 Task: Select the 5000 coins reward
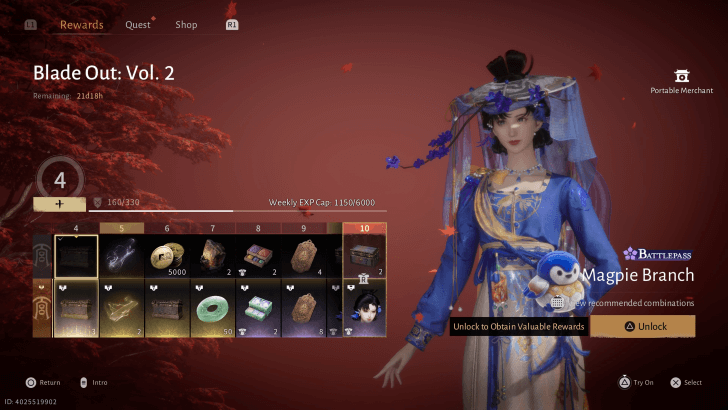point(170,257)
